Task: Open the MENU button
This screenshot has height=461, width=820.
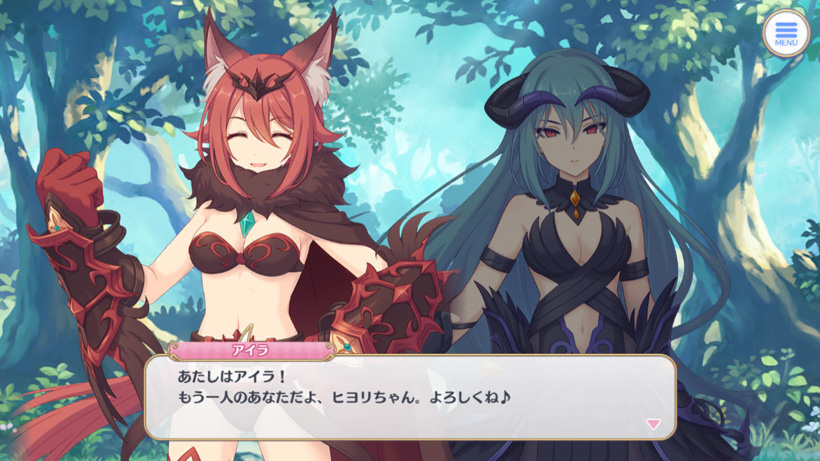Action: [x=785, y=33]
